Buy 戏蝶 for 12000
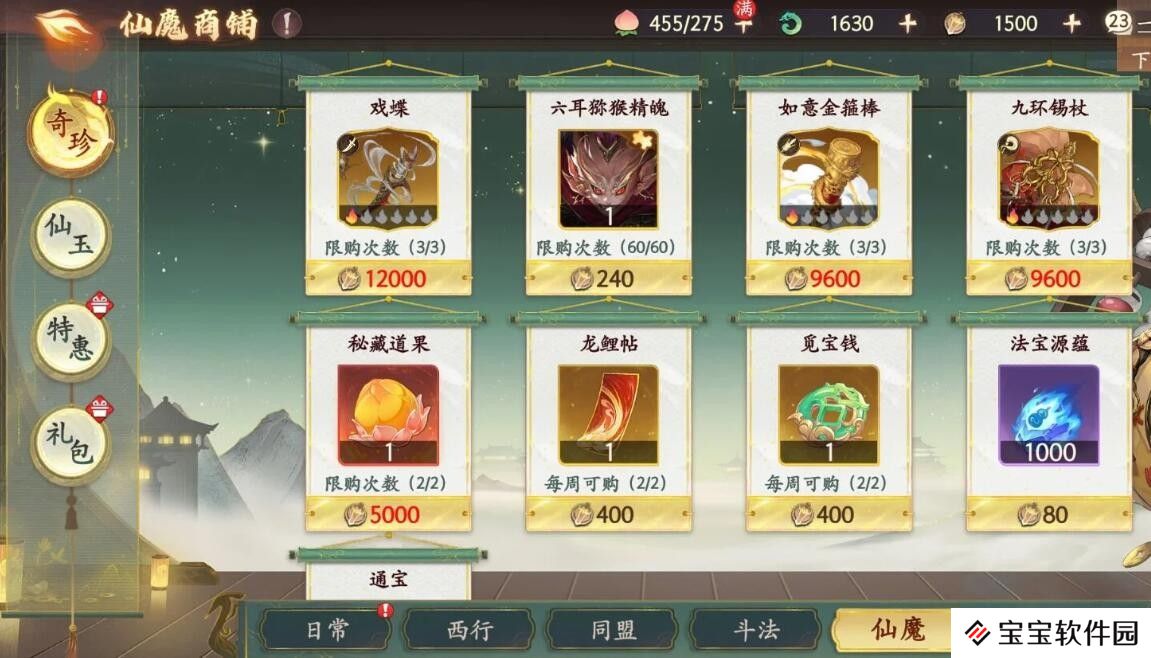The width and height of the screenshot is (1151, 658). pos(388,278)
